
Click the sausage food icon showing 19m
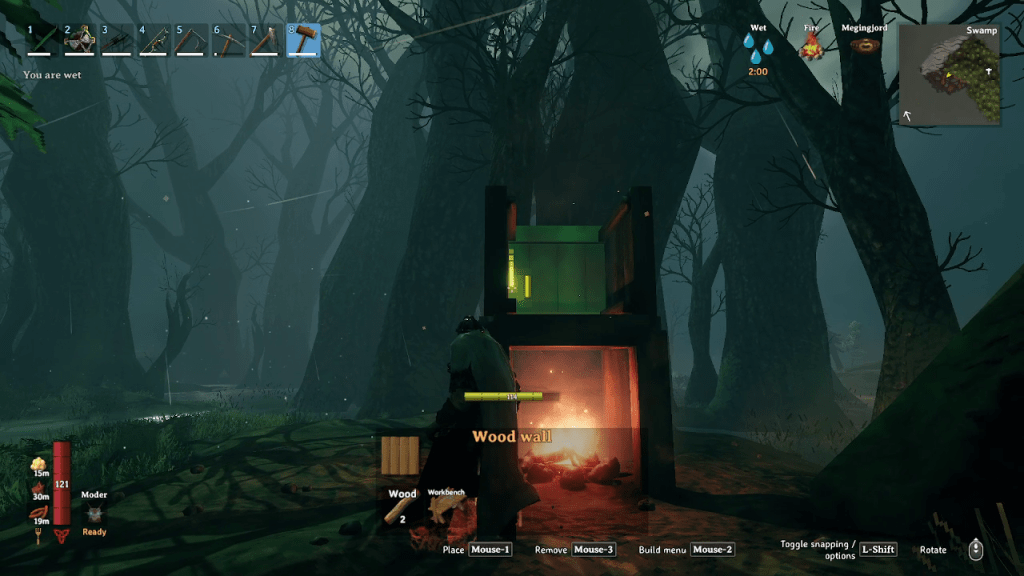[x=40, y=513]
